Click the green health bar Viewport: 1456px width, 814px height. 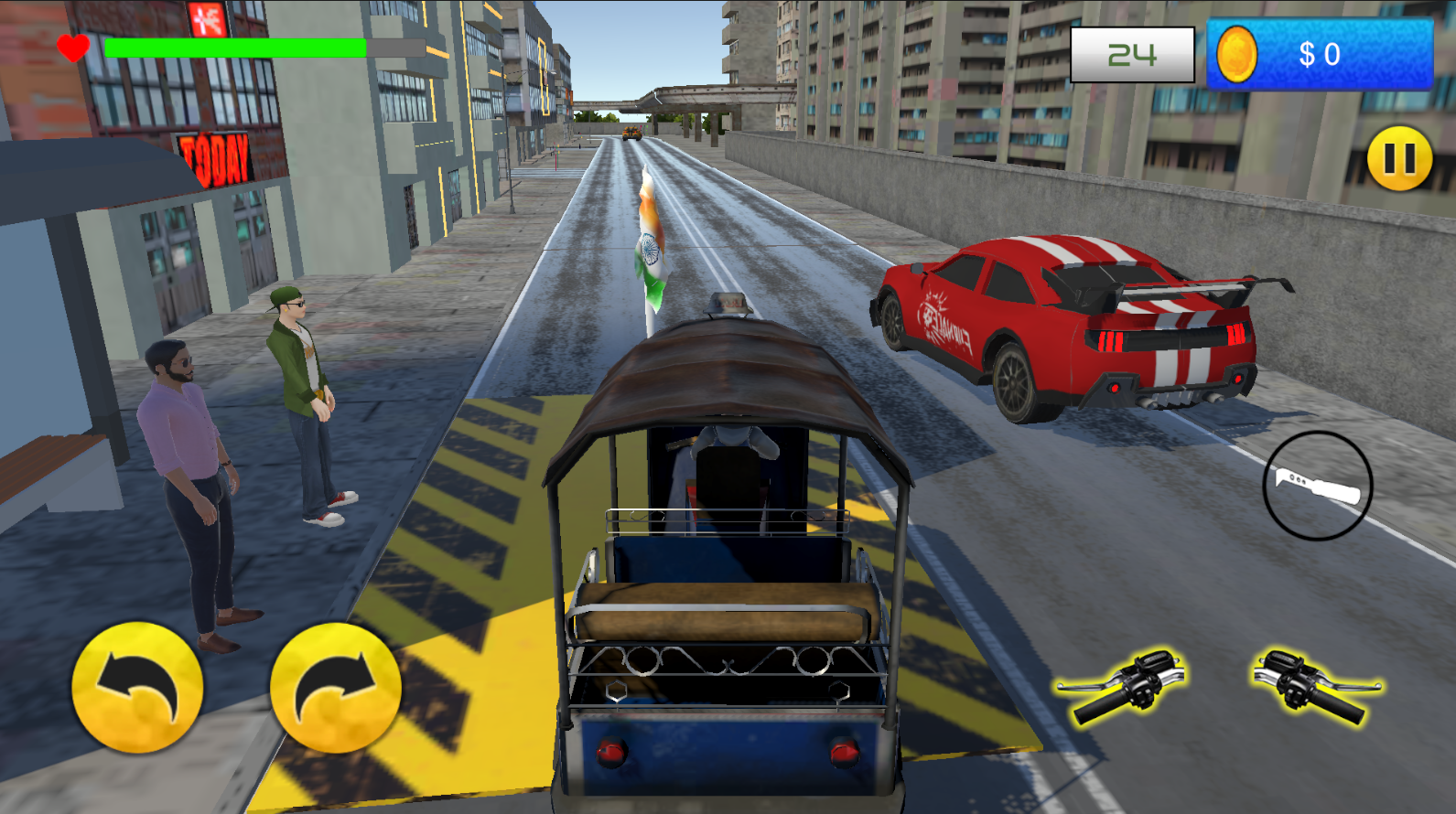(x=233, y=46)
